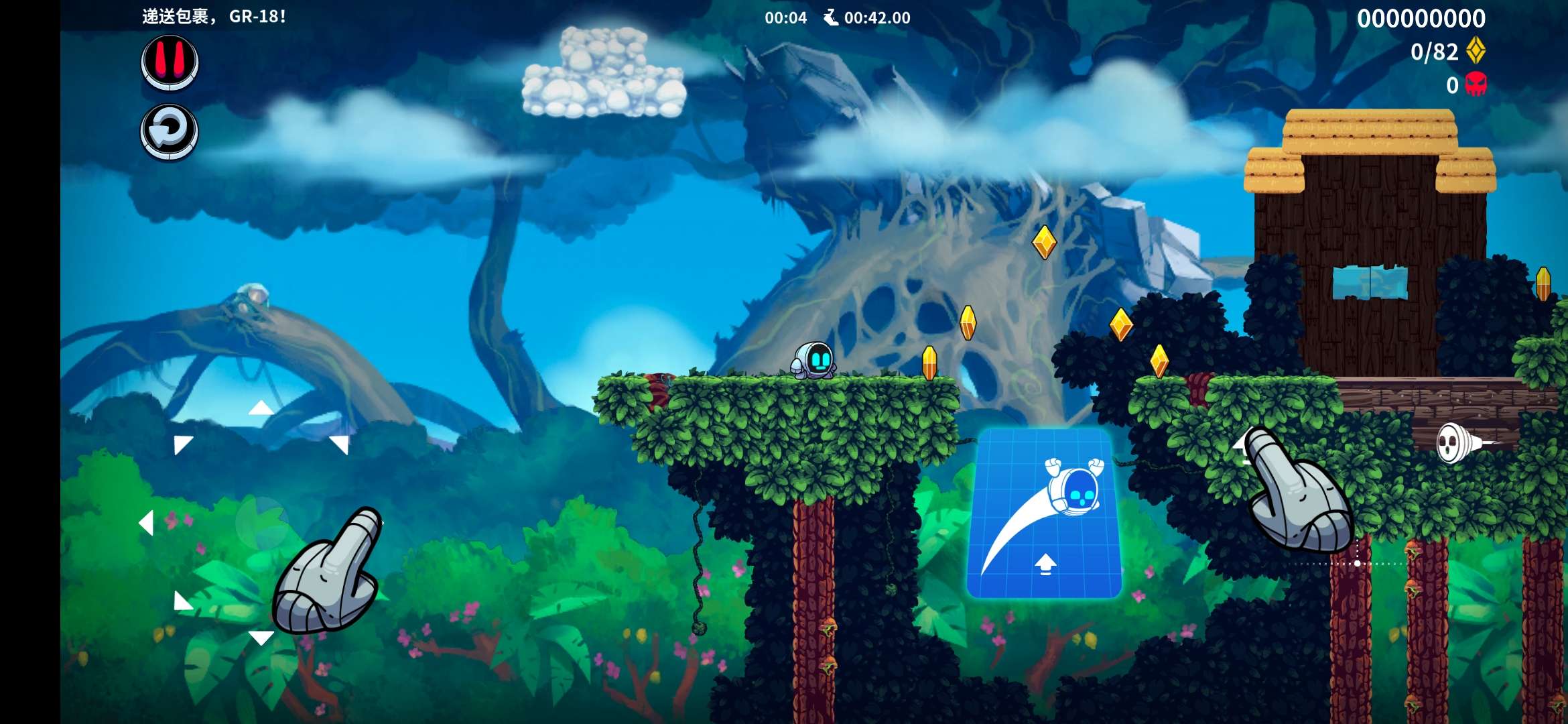Tap the down arrow on the directional pad
The width and height of the screenshot is (1568, 724).
click(261, 638)
